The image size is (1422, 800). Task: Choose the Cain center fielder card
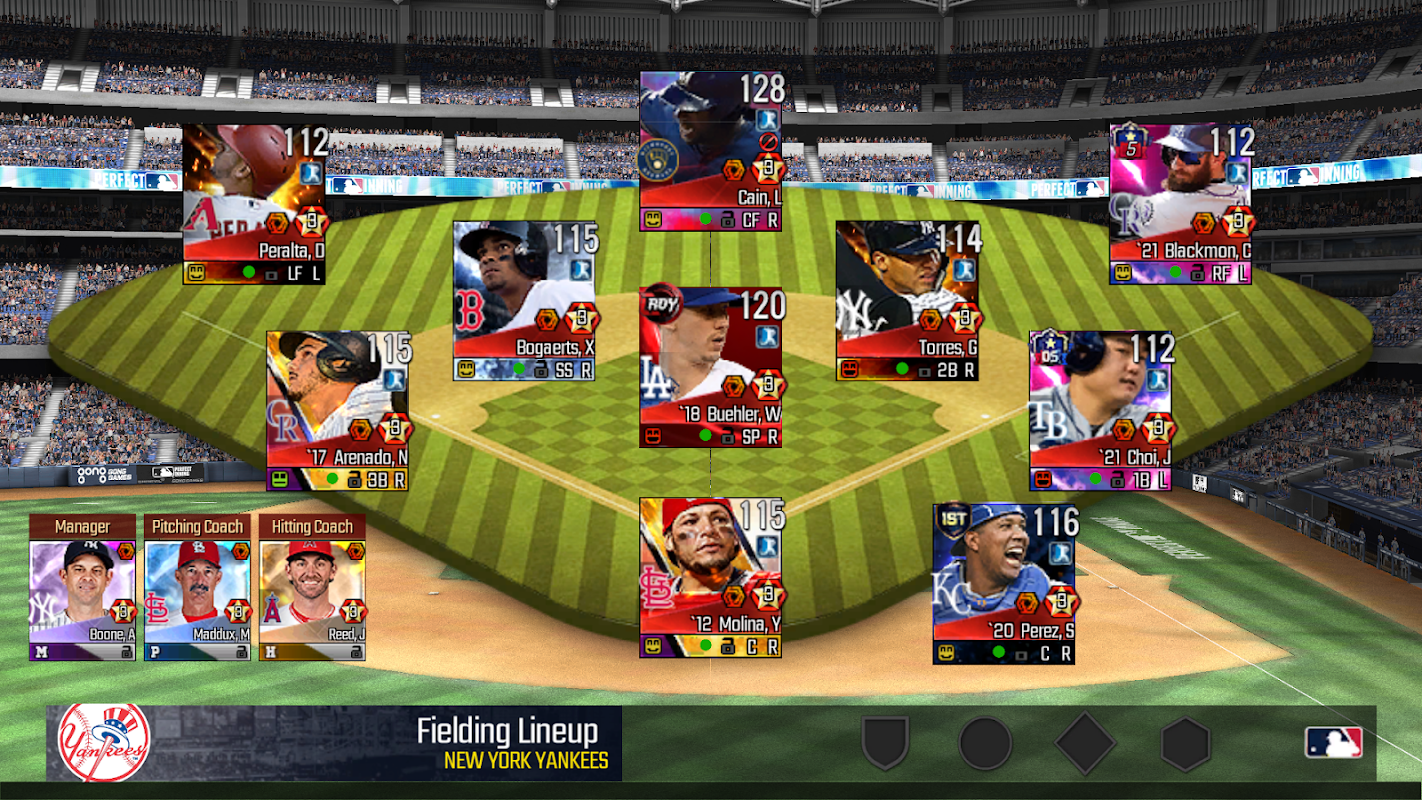coord(711,151)
